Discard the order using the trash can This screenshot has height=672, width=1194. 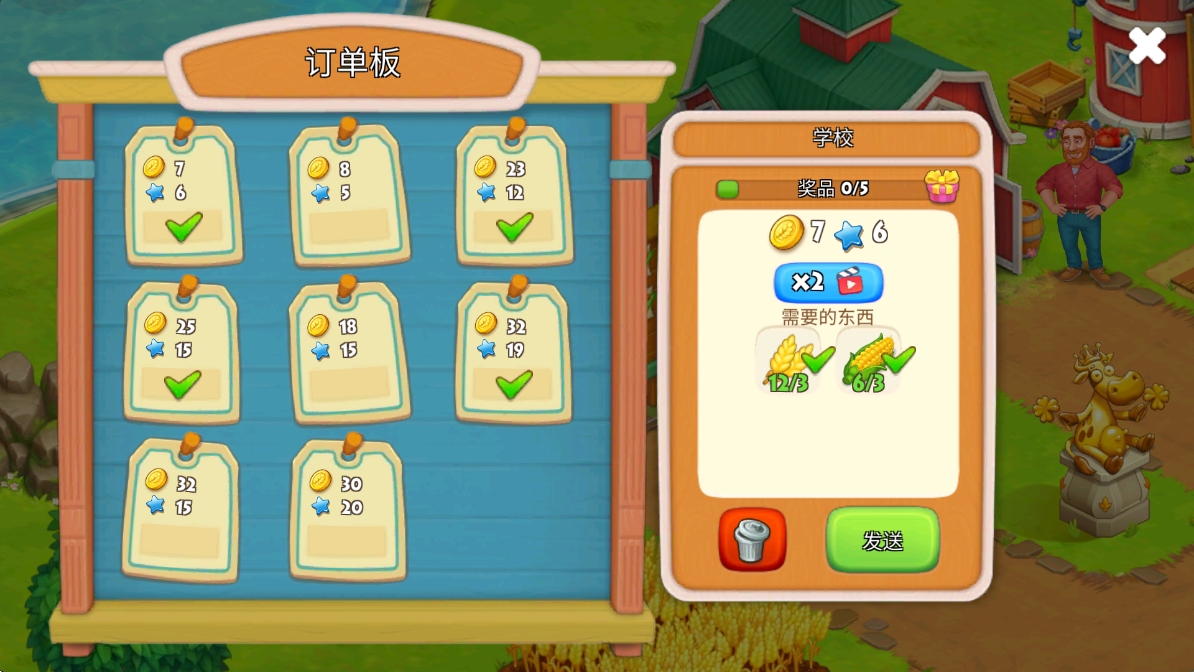752,540
